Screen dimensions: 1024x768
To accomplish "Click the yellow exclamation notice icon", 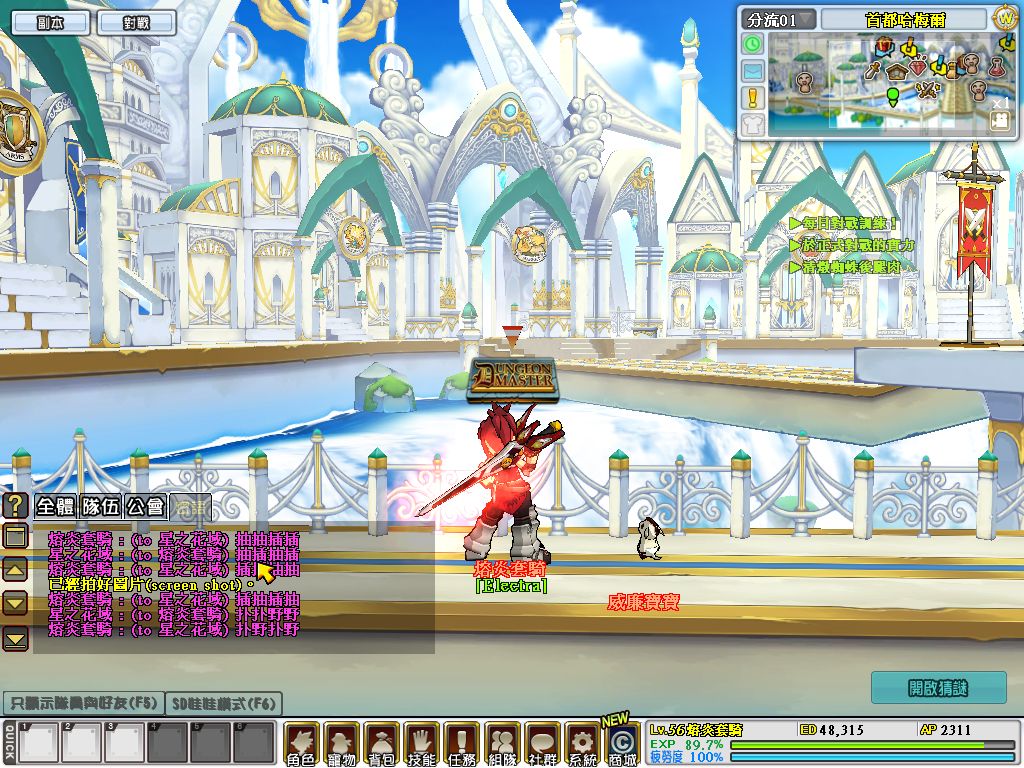I will [752, 97].
